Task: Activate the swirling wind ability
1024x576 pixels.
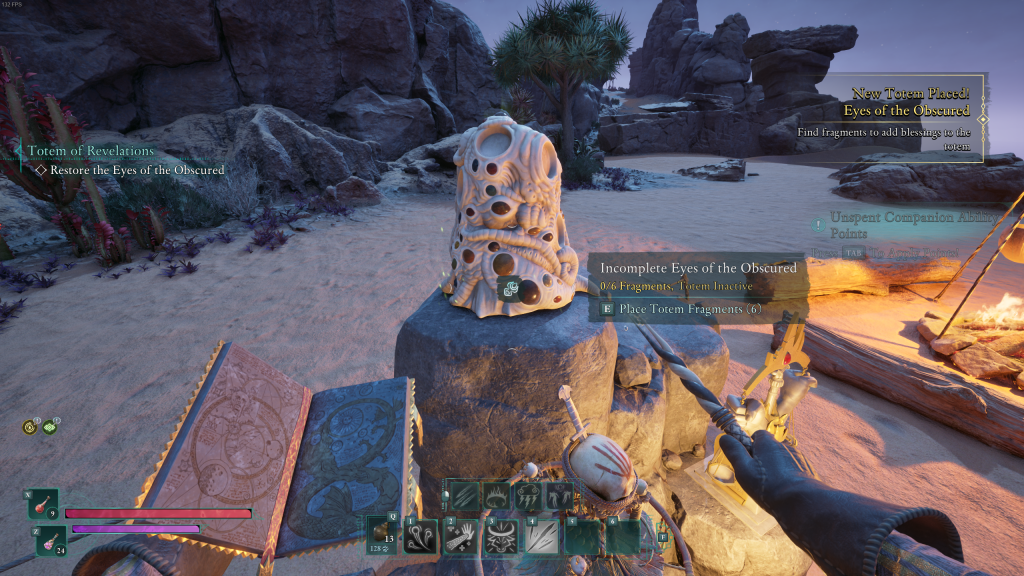Action: (x=420, y=536)
